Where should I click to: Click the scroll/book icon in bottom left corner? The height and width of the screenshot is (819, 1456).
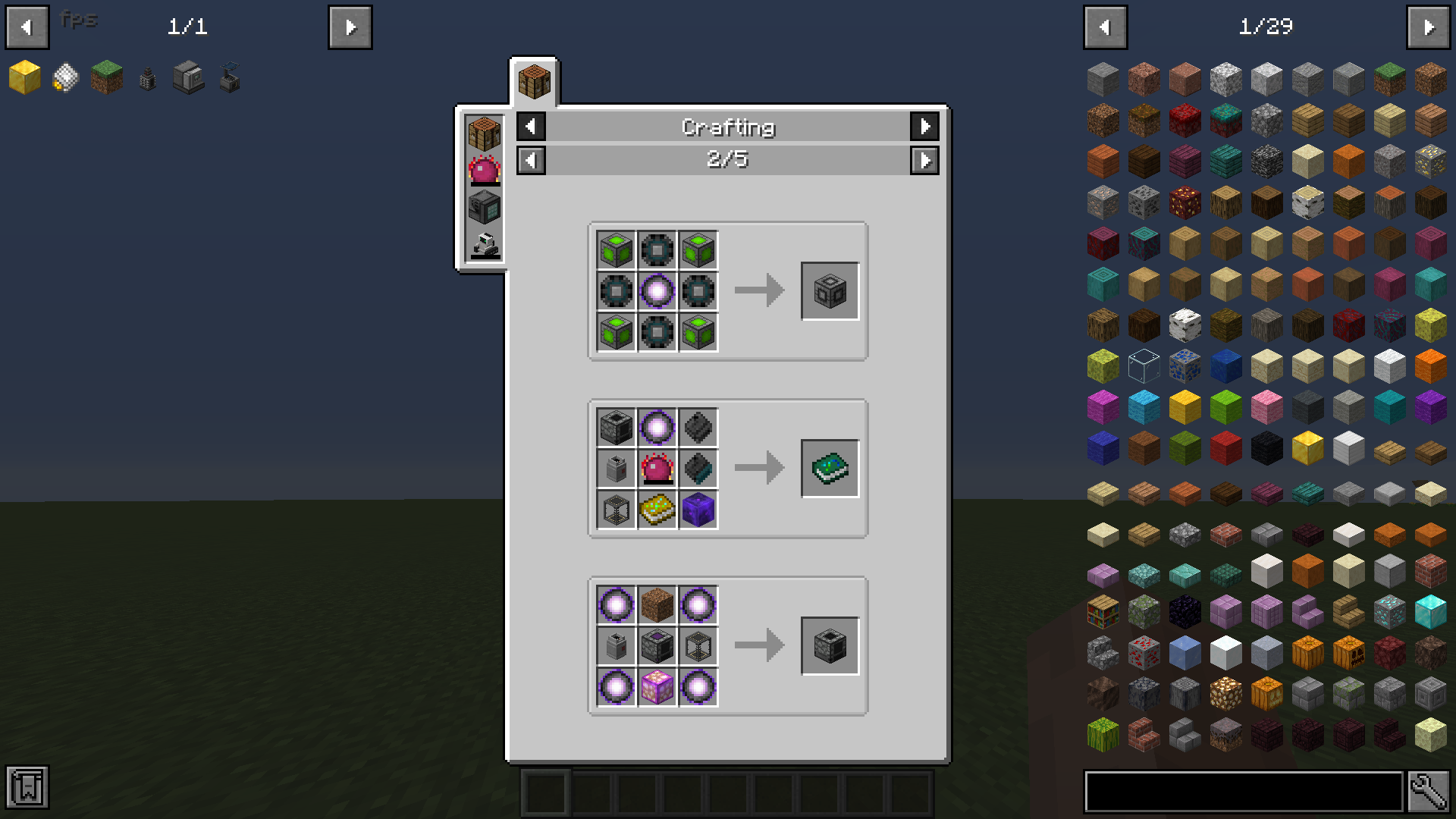click(x=27, y=789)
